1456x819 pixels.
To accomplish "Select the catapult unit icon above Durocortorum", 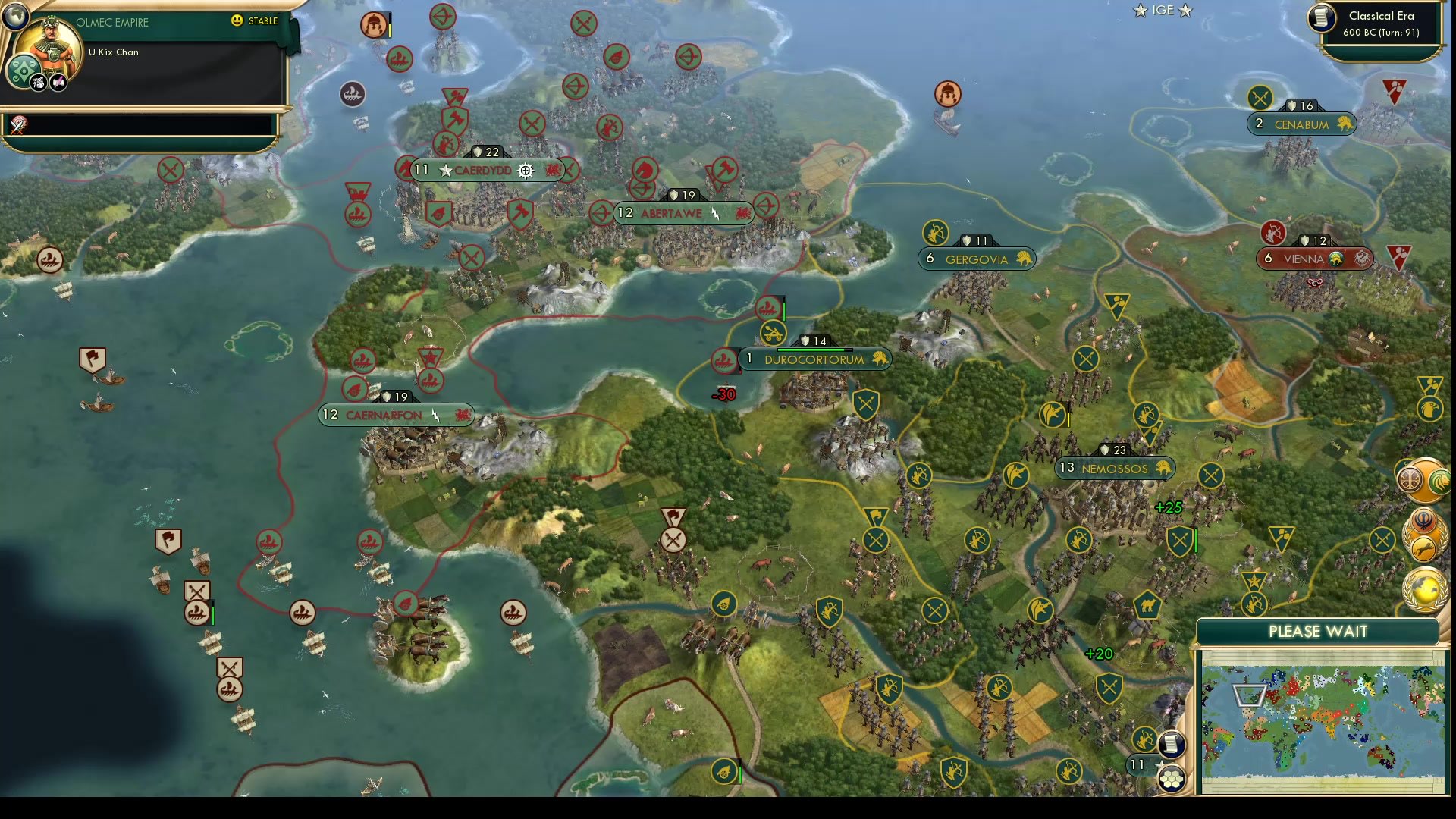I will (x=772, y=333).
